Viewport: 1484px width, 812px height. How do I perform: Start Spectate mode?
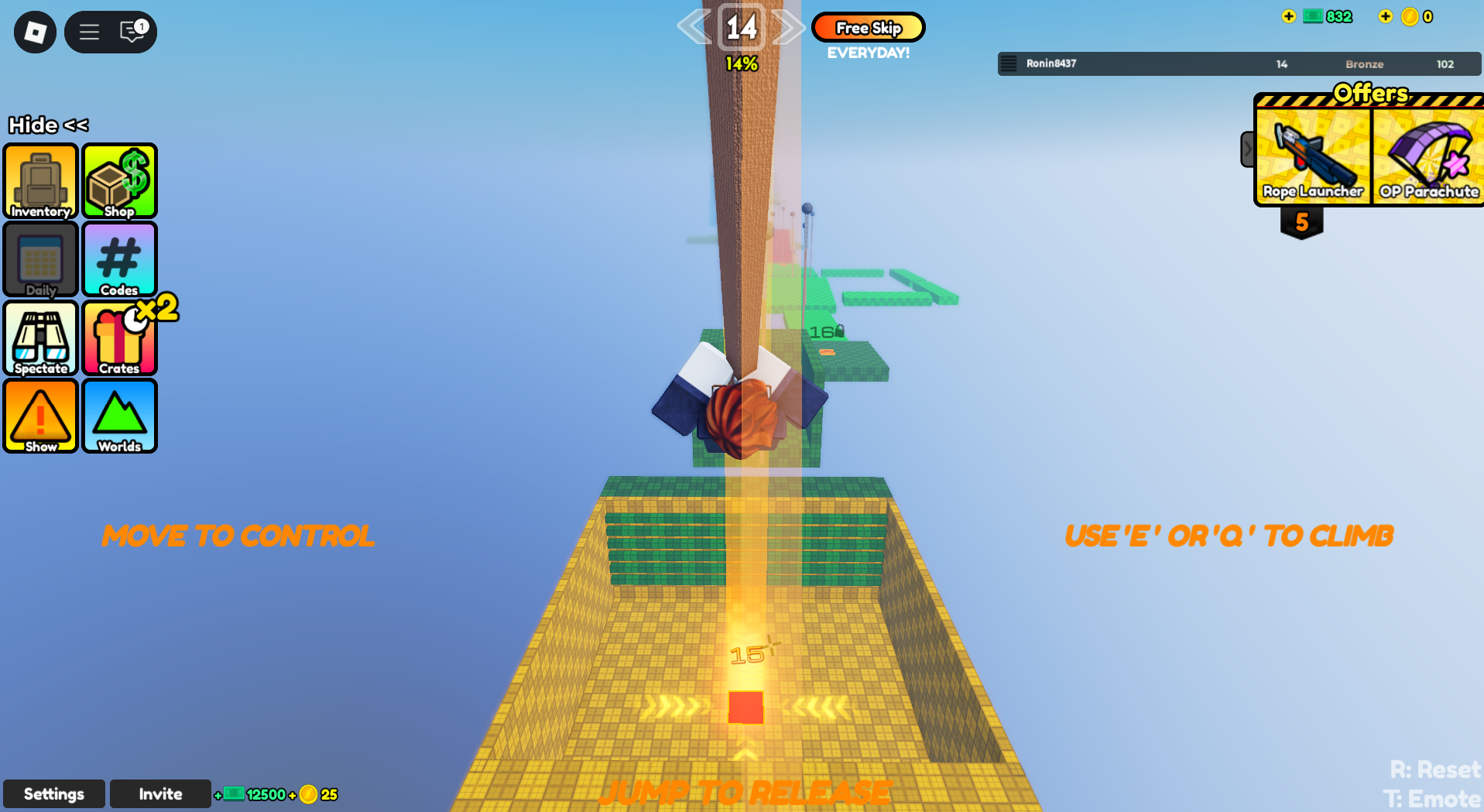point(41,338)
